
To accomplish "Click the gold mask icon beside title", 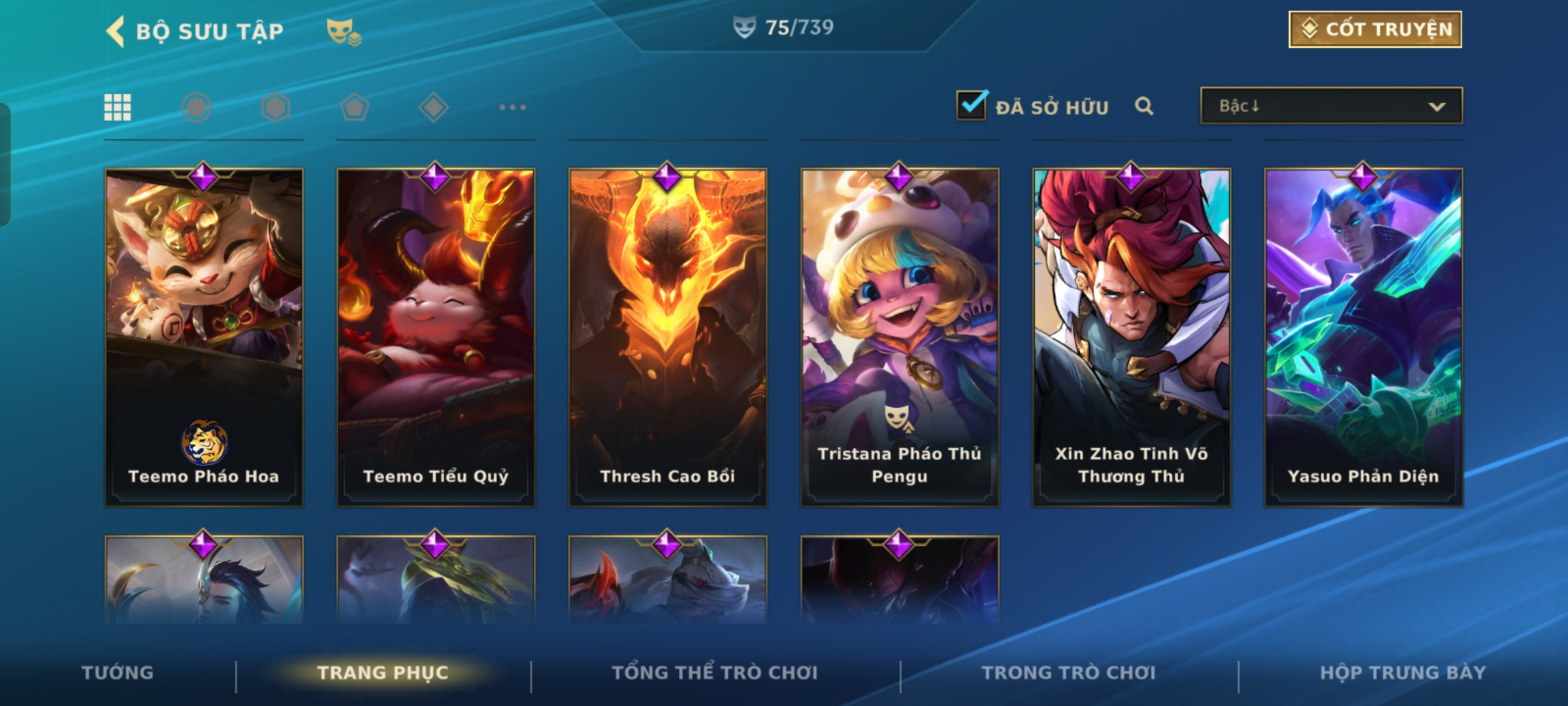I will [x=344, y=31].
